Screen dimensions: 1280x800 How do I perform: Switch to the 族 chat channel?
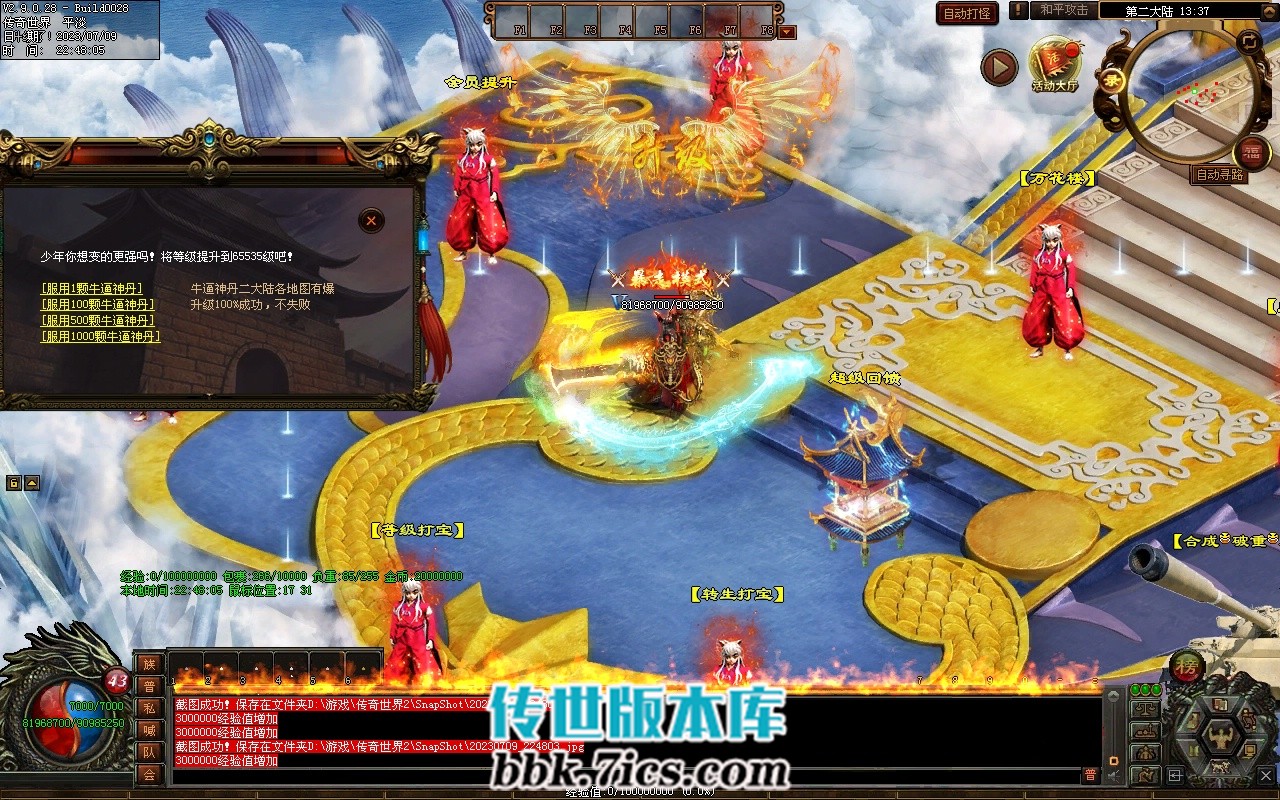pos(149,664)
